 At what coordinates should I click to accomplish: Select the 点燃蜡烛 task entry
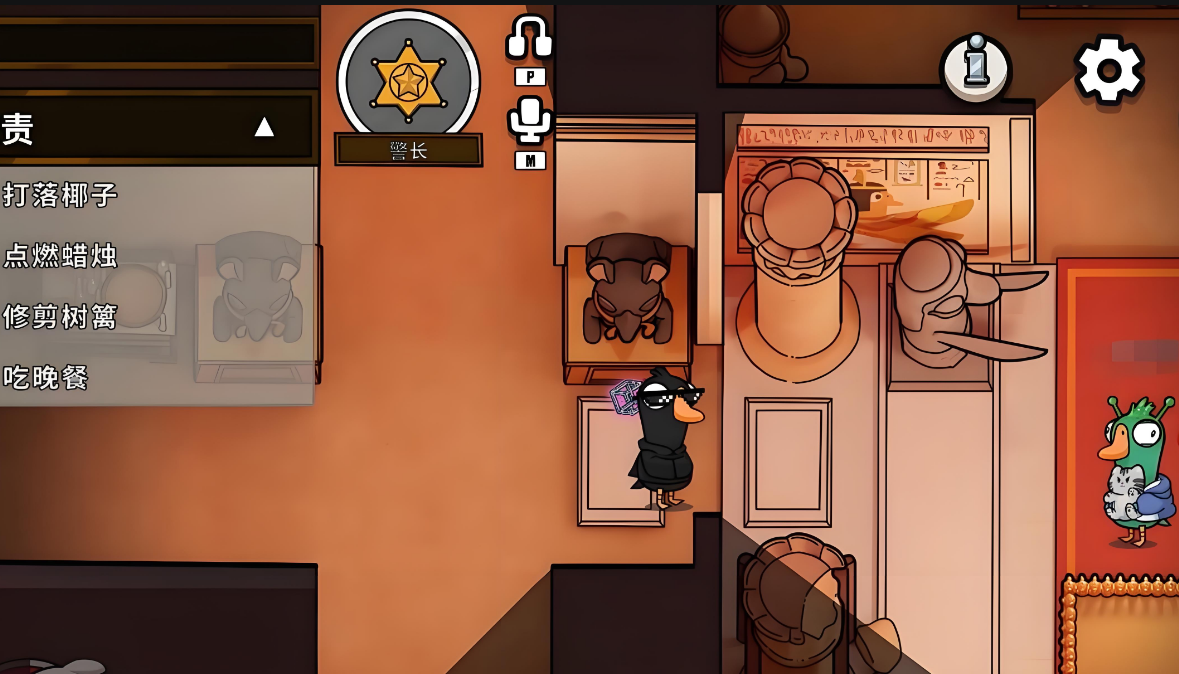[61, 255]
